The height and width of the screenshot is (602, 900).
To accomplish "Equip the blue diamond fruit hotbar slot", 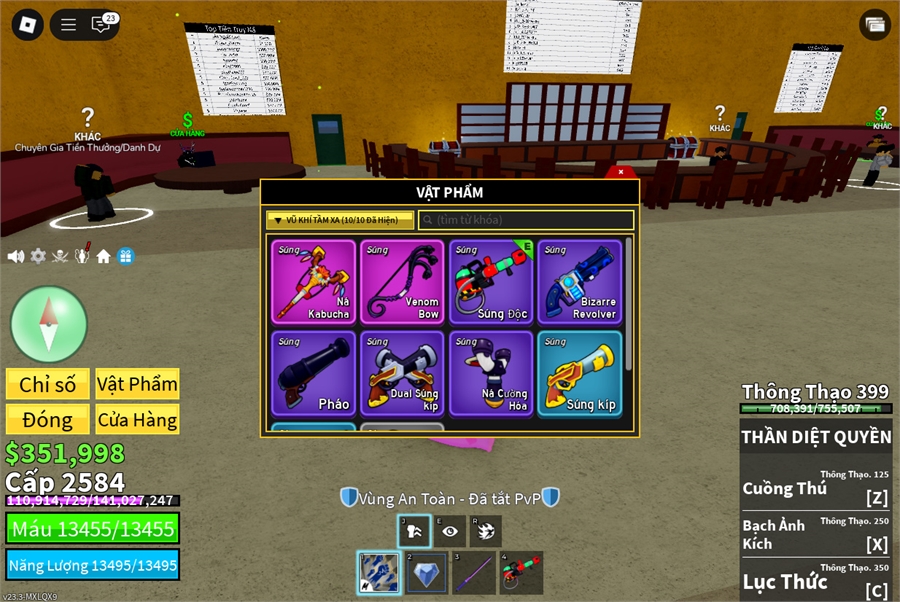I will [x=426, y=572].
